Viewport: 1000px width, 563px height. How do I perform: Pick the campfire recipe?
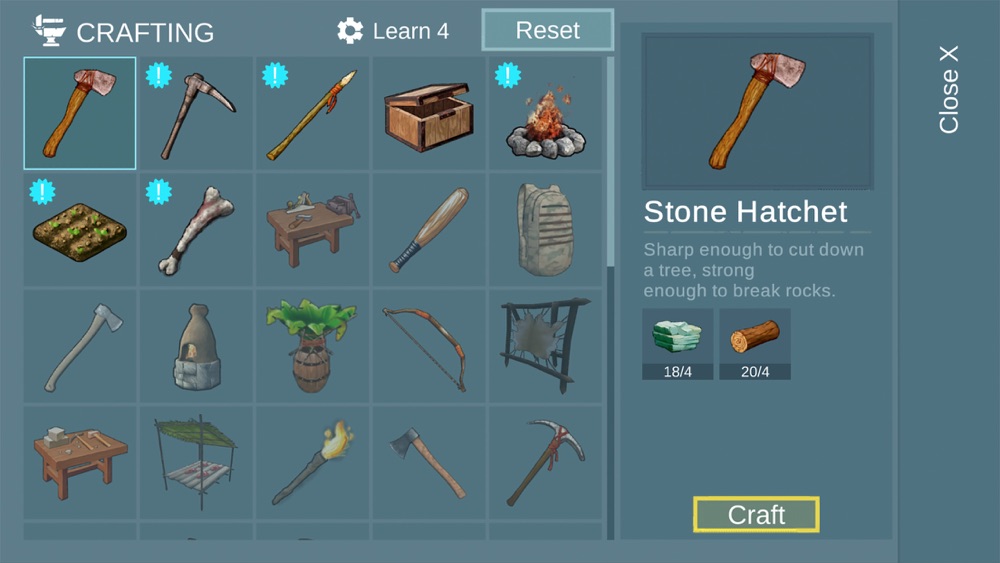[x=545, y=114]
